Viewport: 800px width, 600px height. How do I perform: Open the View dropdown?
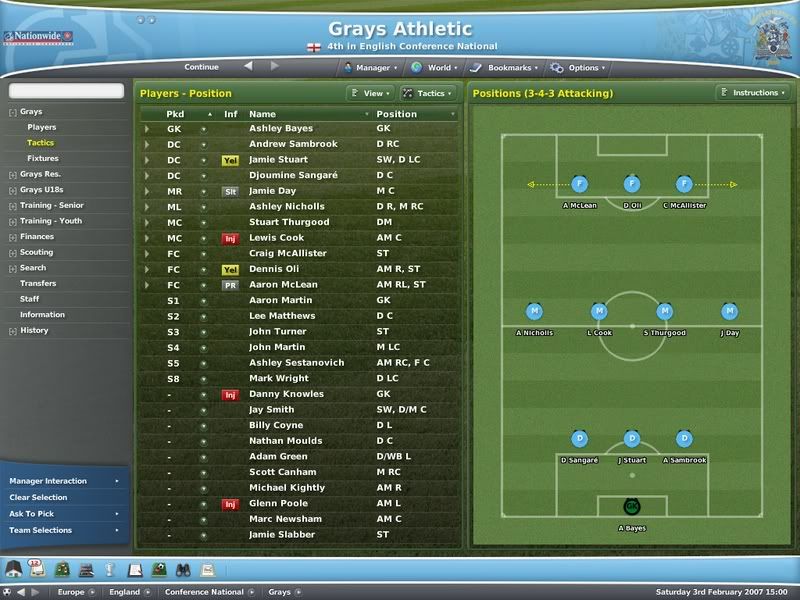(369, 93)
